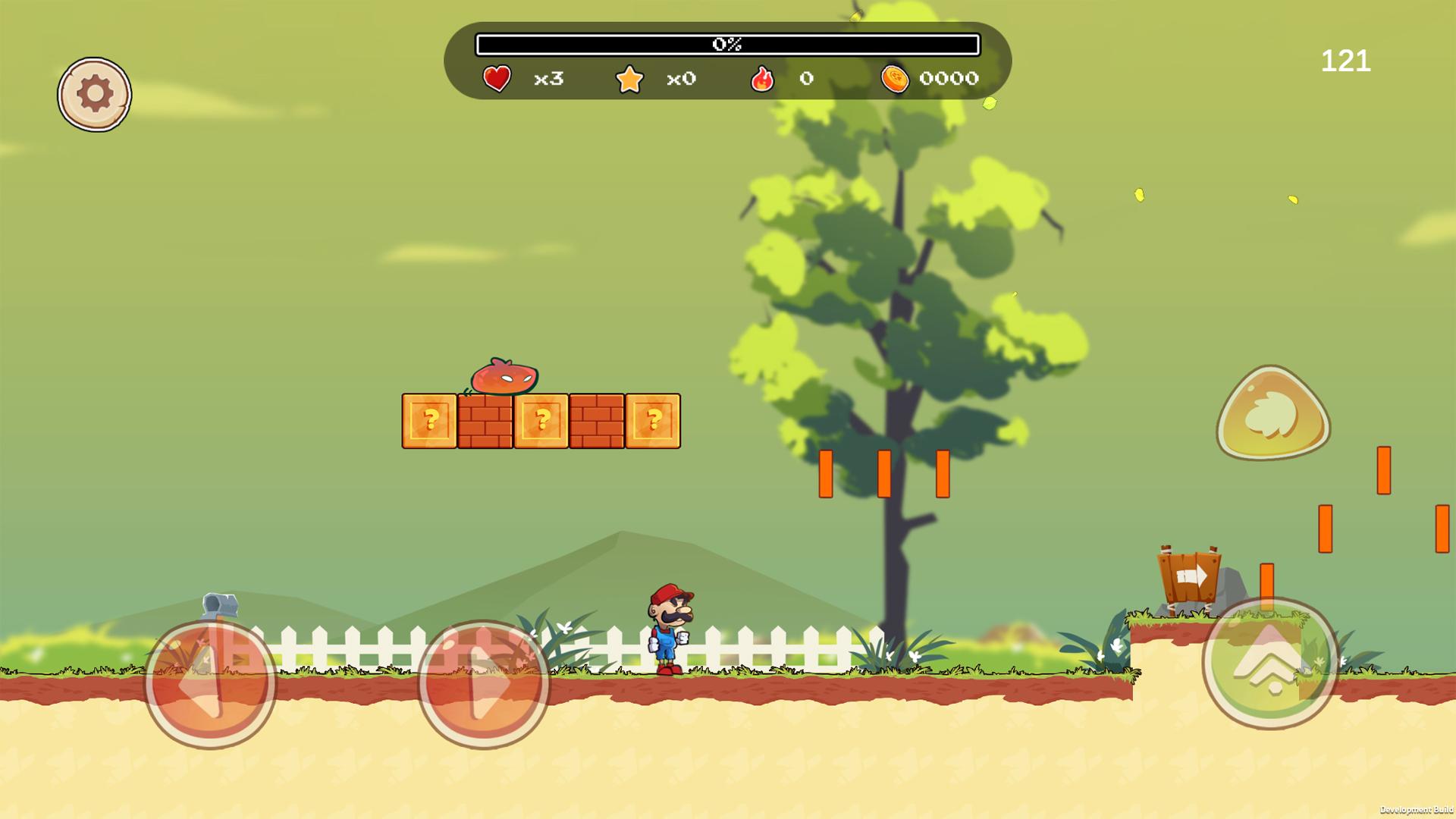Click the 0000 coin total
The height and width of the screenshot is (819, 1456).
click(948, 79)
